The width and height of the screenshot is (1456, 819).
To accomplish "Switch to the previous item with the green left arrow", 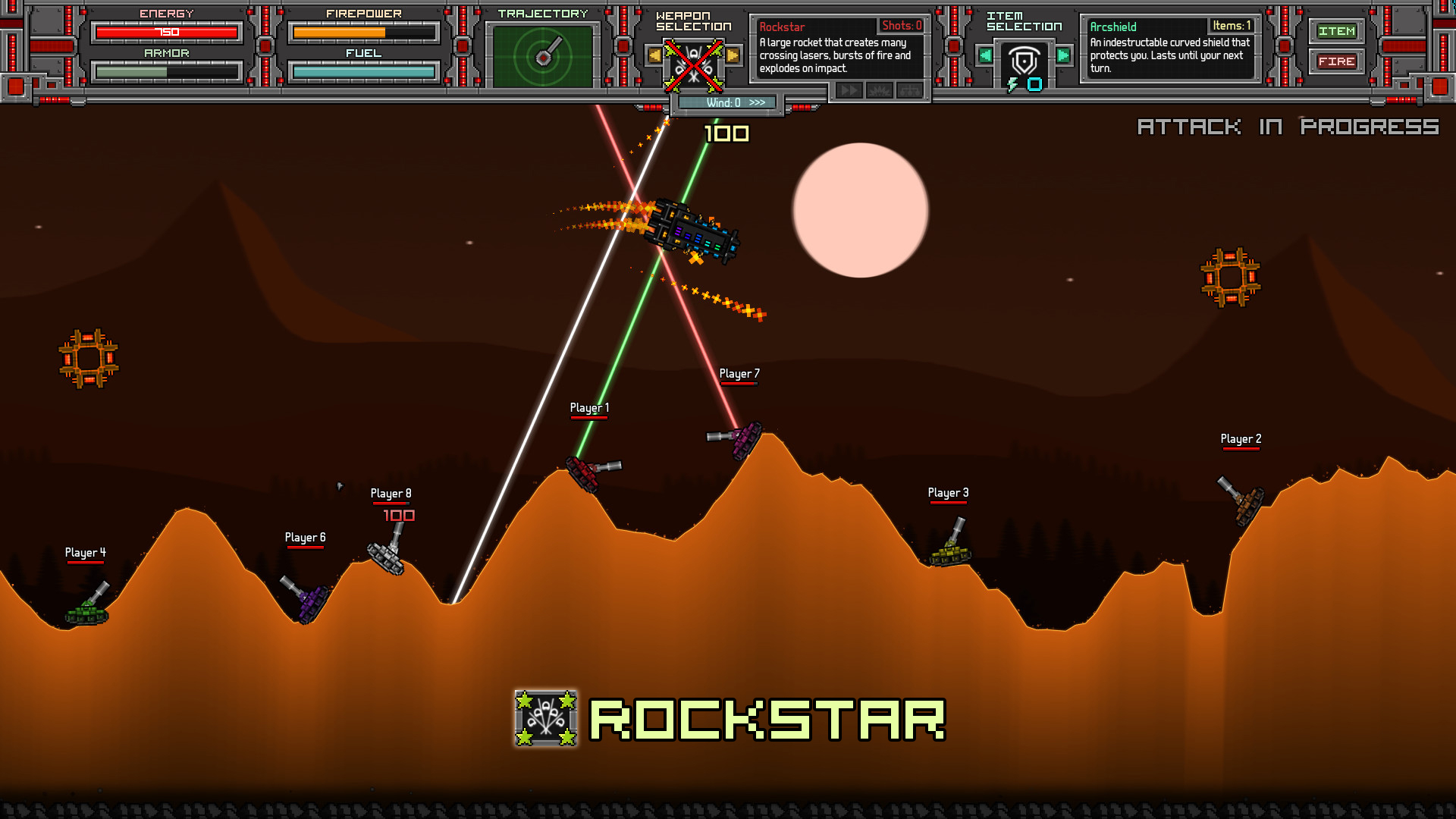I will 984,55.
